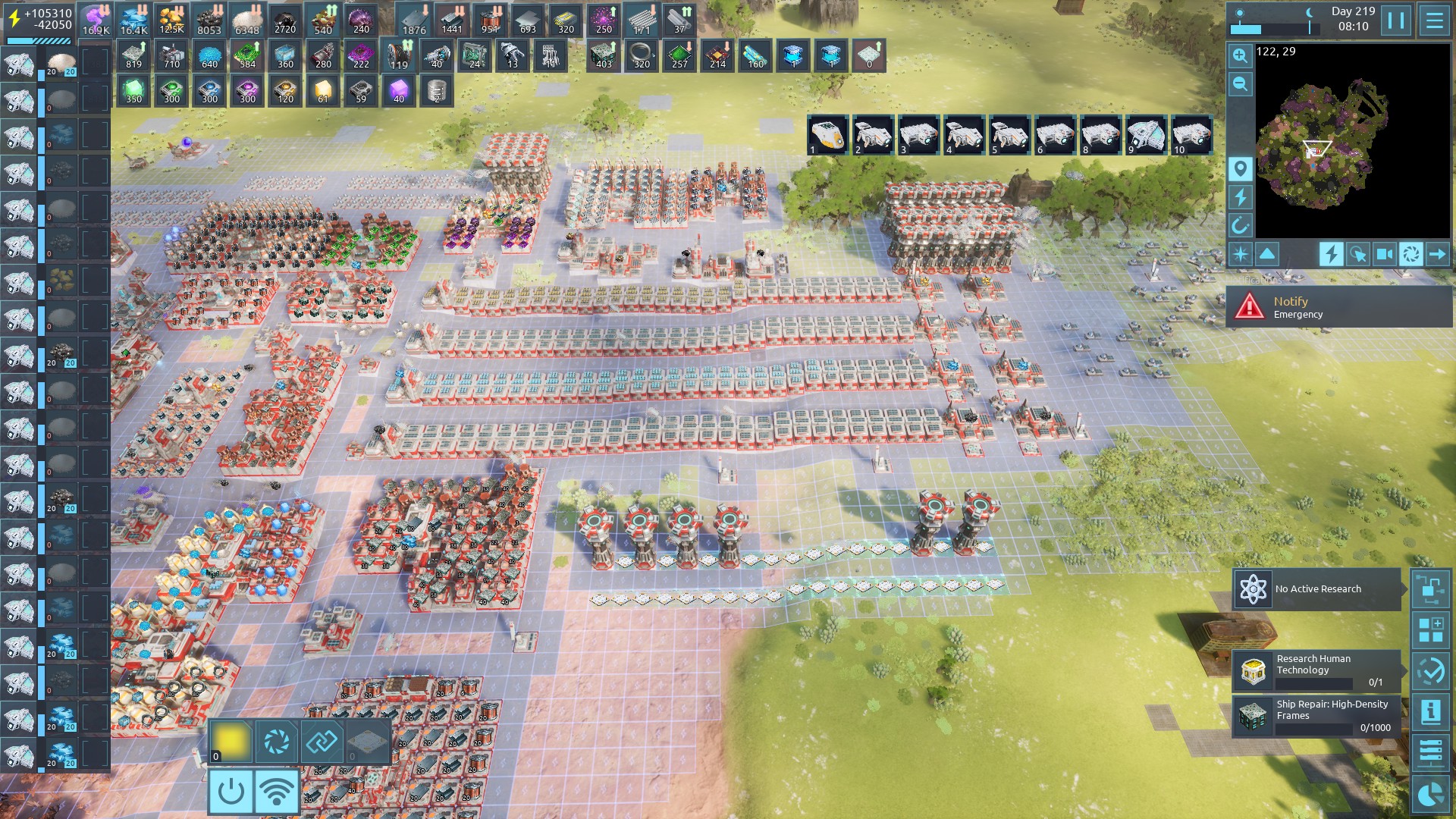Image resolution: width=1456 pixels, height=819 pixels.
Task: Toggle the power button
Action: click(x=231, y=792)
